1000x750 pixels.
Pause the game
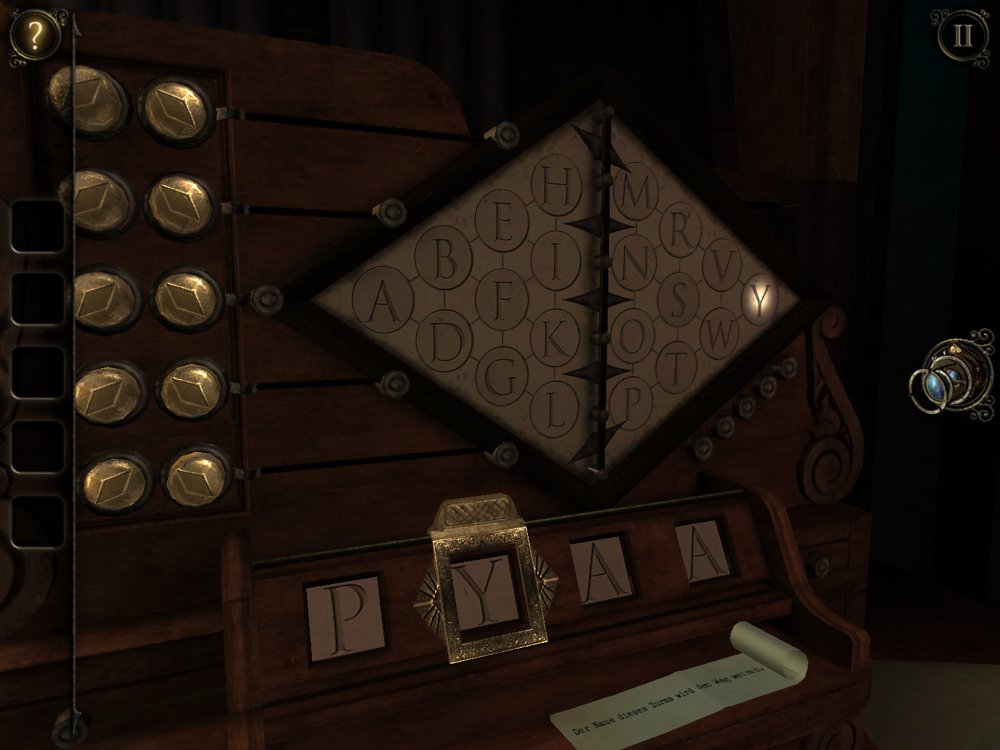(x=962, y=36)
